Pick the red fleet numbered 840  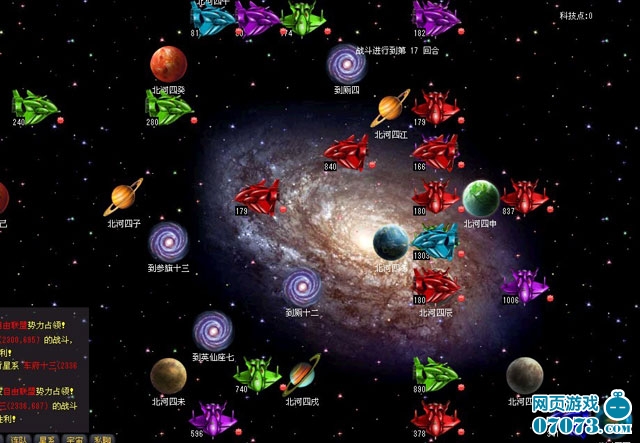[x=347, y=152]
